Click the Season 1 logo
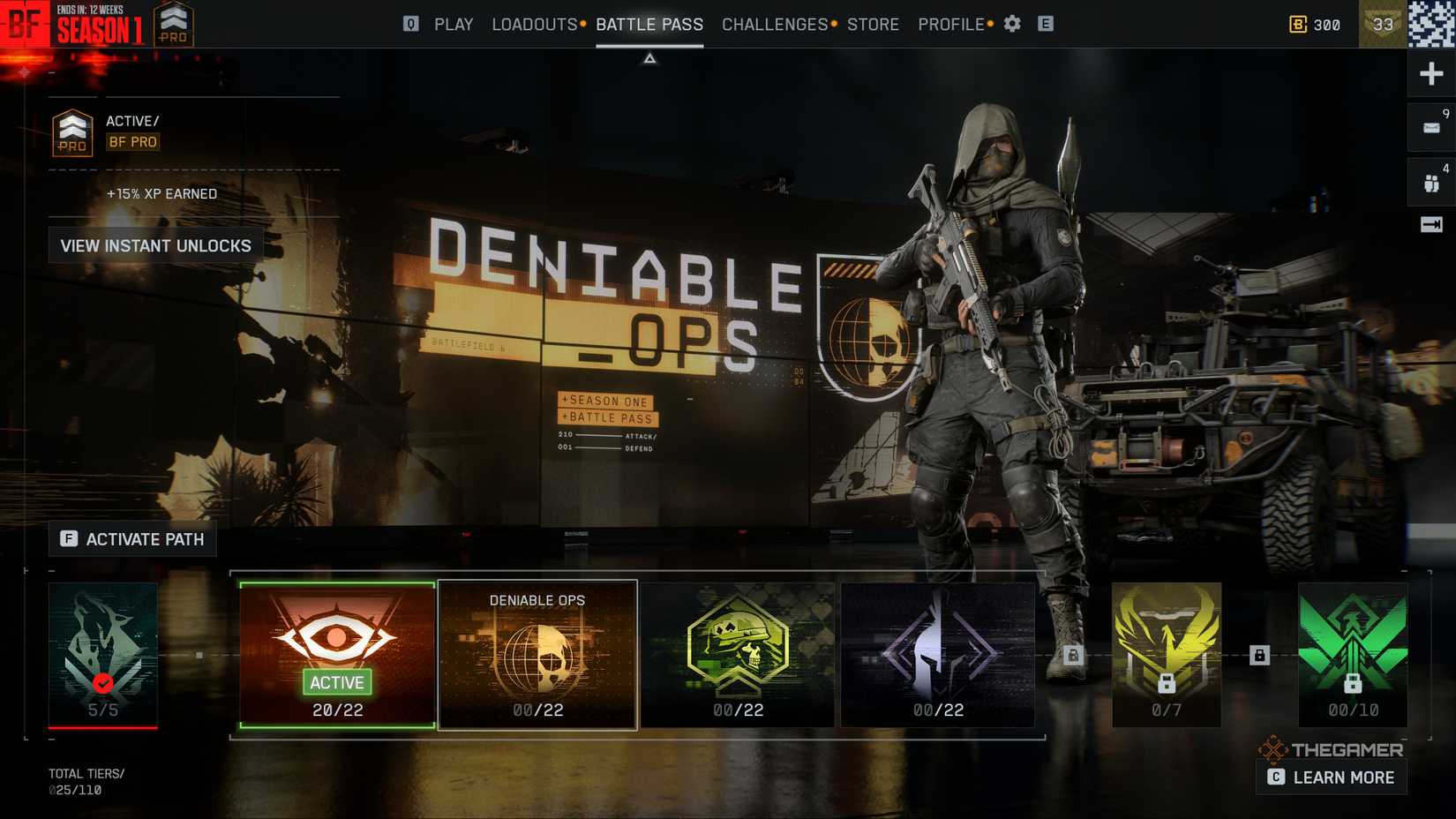Image resolution: width=1456 pixels, height=819 pixels. (95, 26)
